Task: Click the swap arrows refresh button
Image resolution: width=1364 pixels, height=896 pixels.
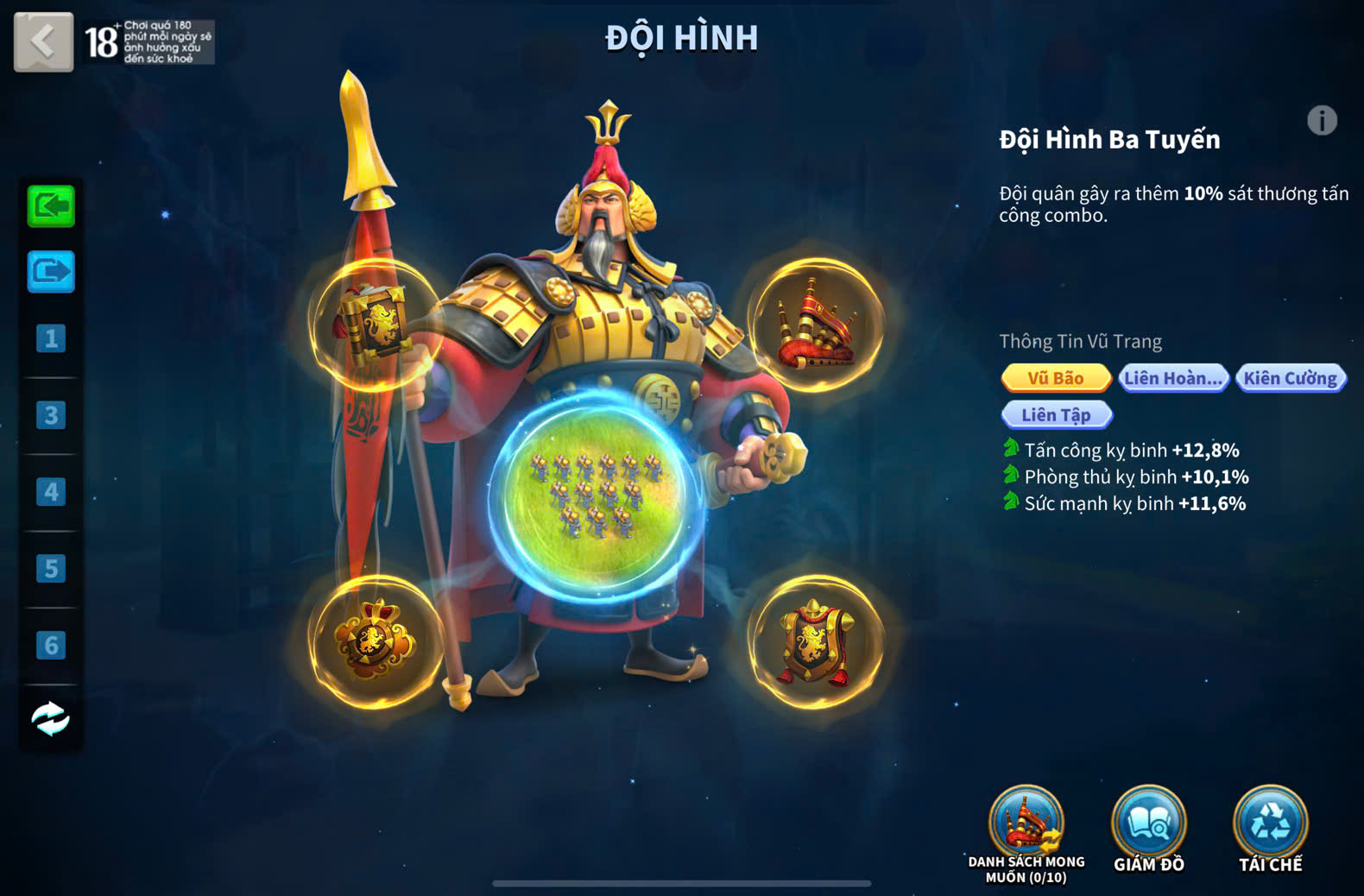Action: click(x=51, y=718)
